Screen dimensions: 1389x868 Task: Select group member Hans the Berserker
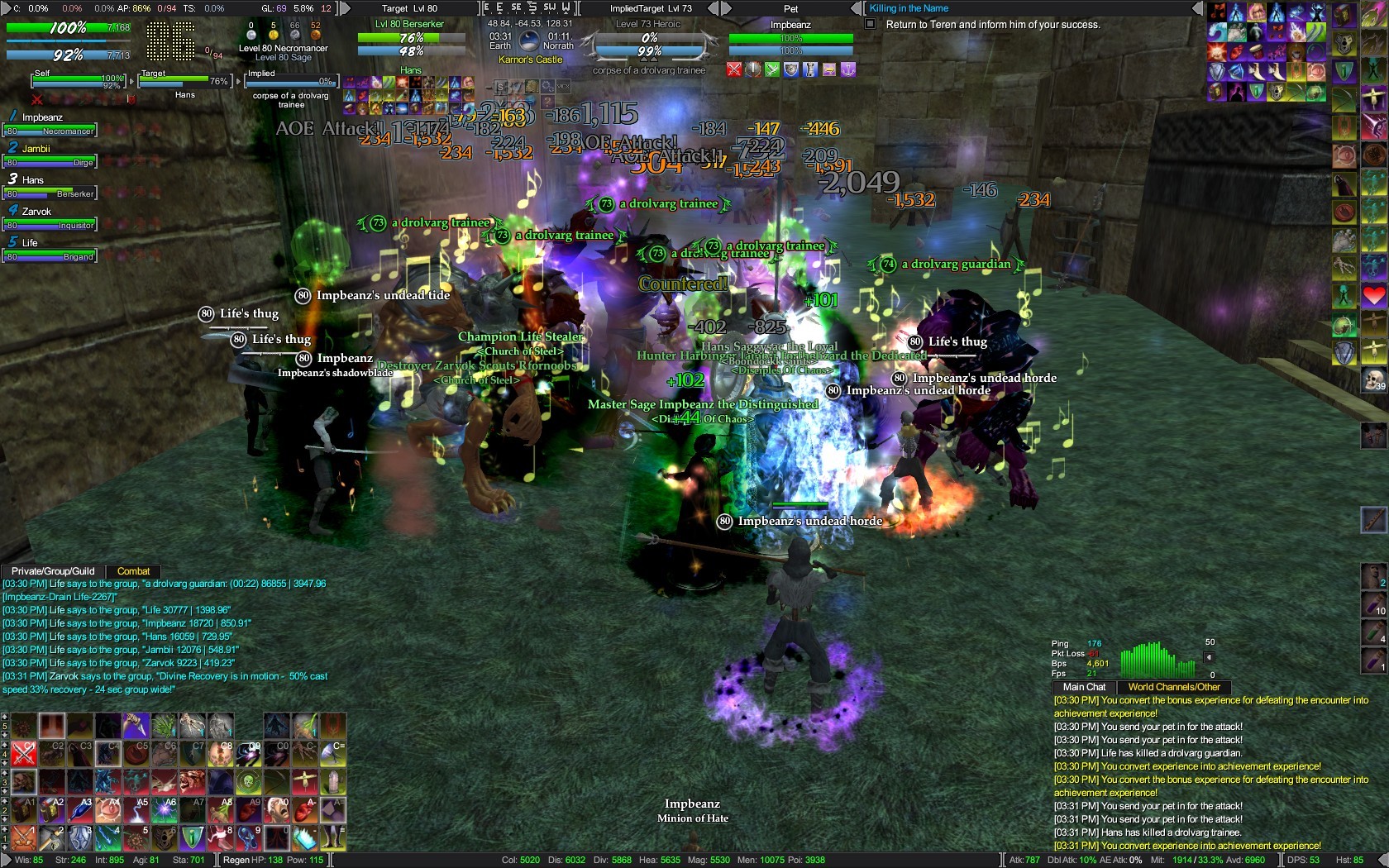pos(50,188)
